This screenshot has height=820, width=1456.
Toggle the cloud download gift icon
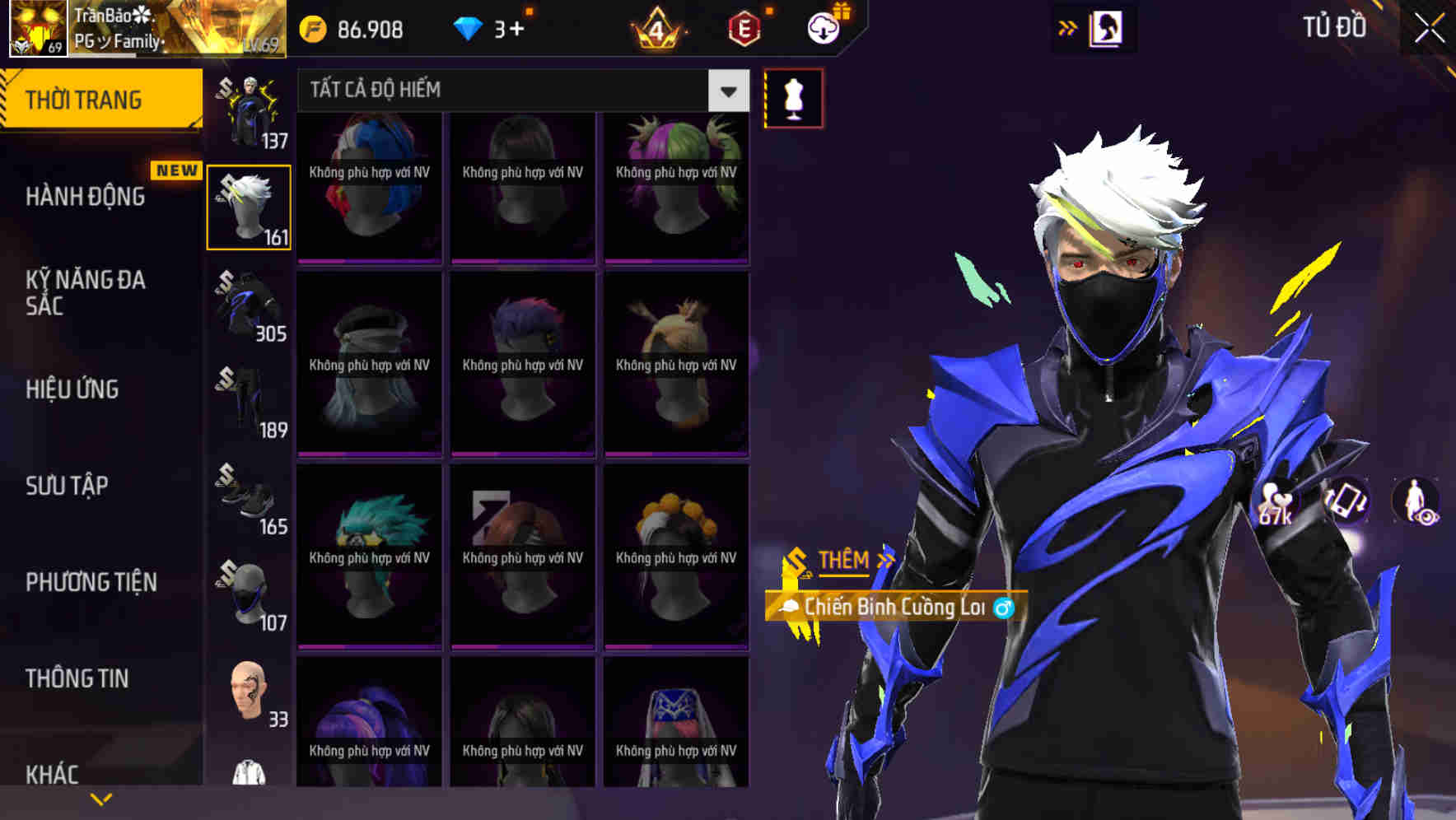click(823, 27)
